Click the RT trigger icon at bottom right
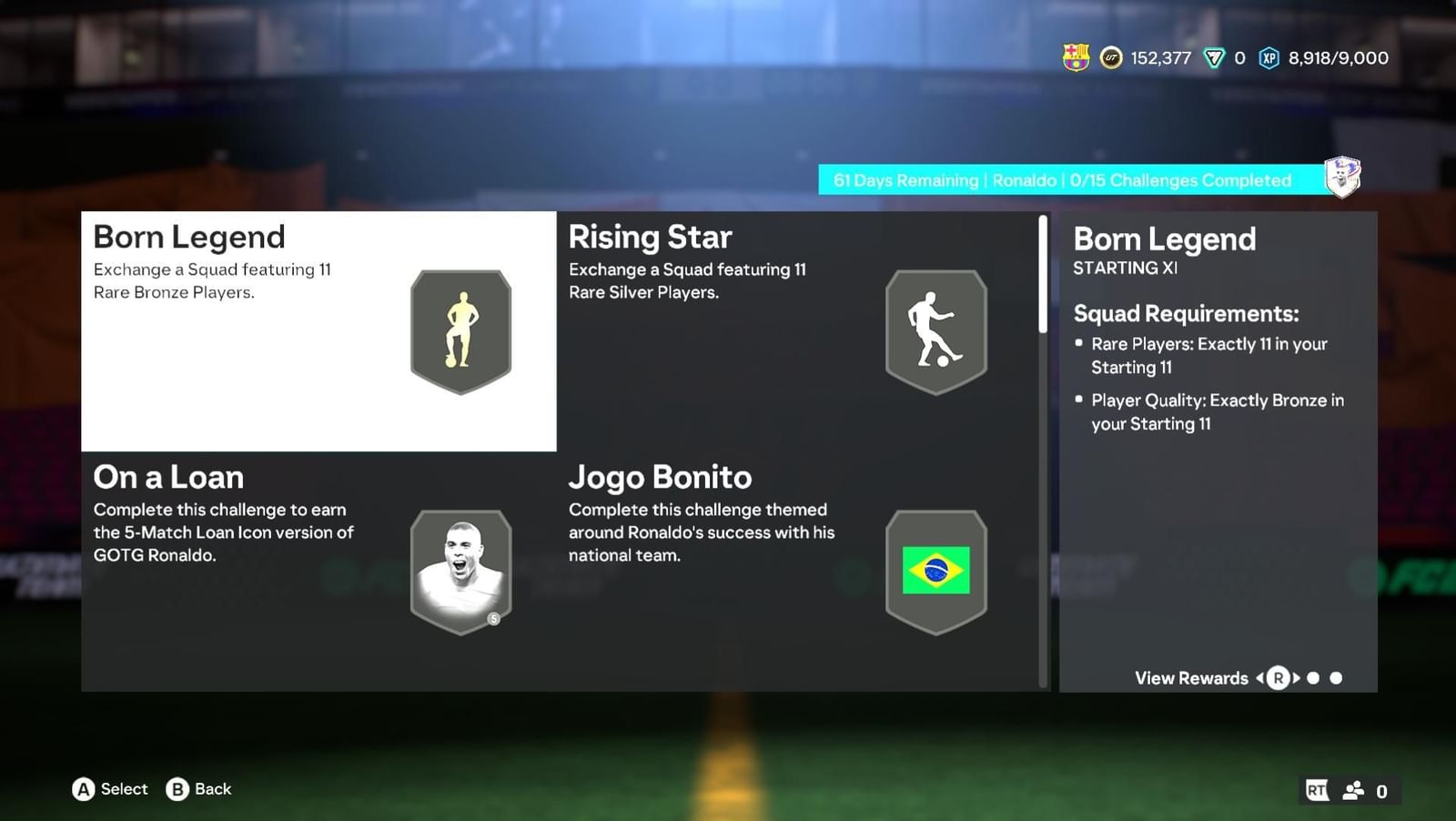The height and width of the screenshot is (821, 1456). click(x=1316, y=790)
